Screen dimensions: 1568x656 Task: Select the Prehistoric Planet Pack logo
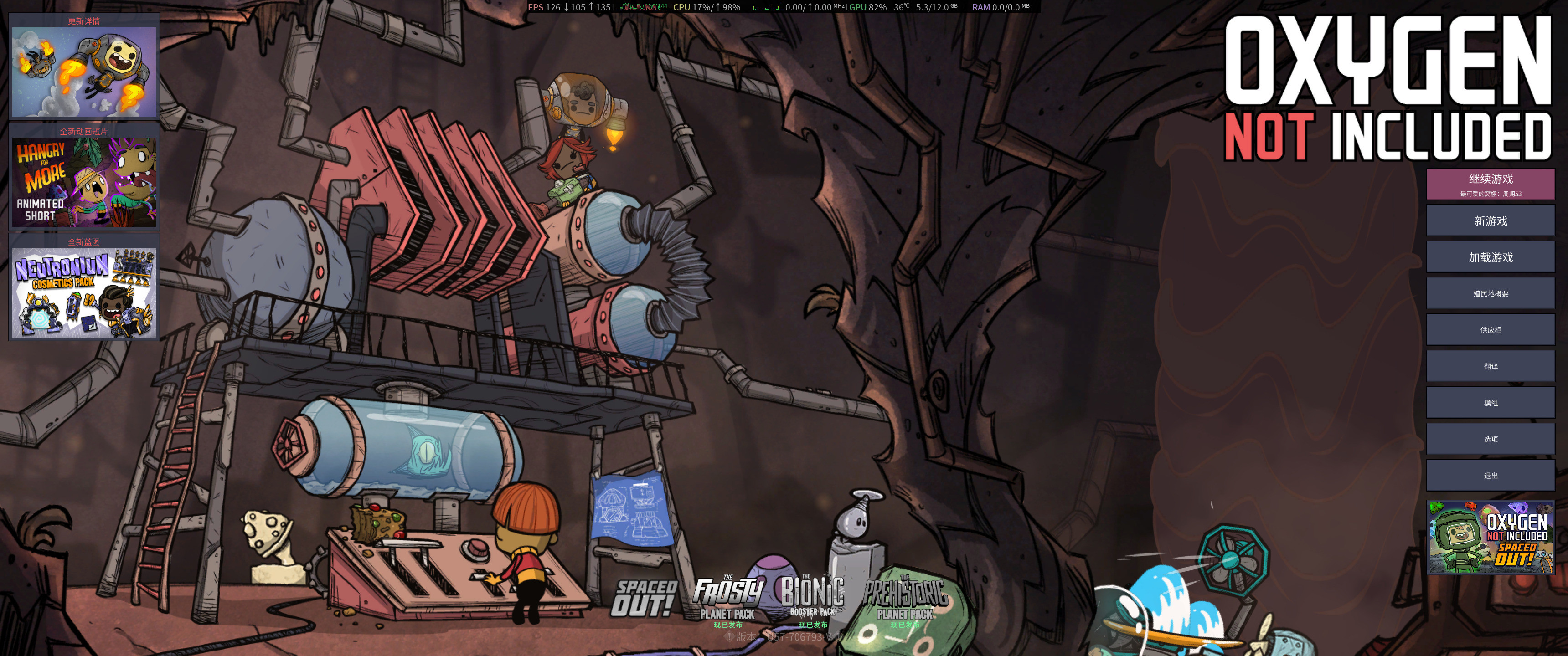(x=905, y=600)
